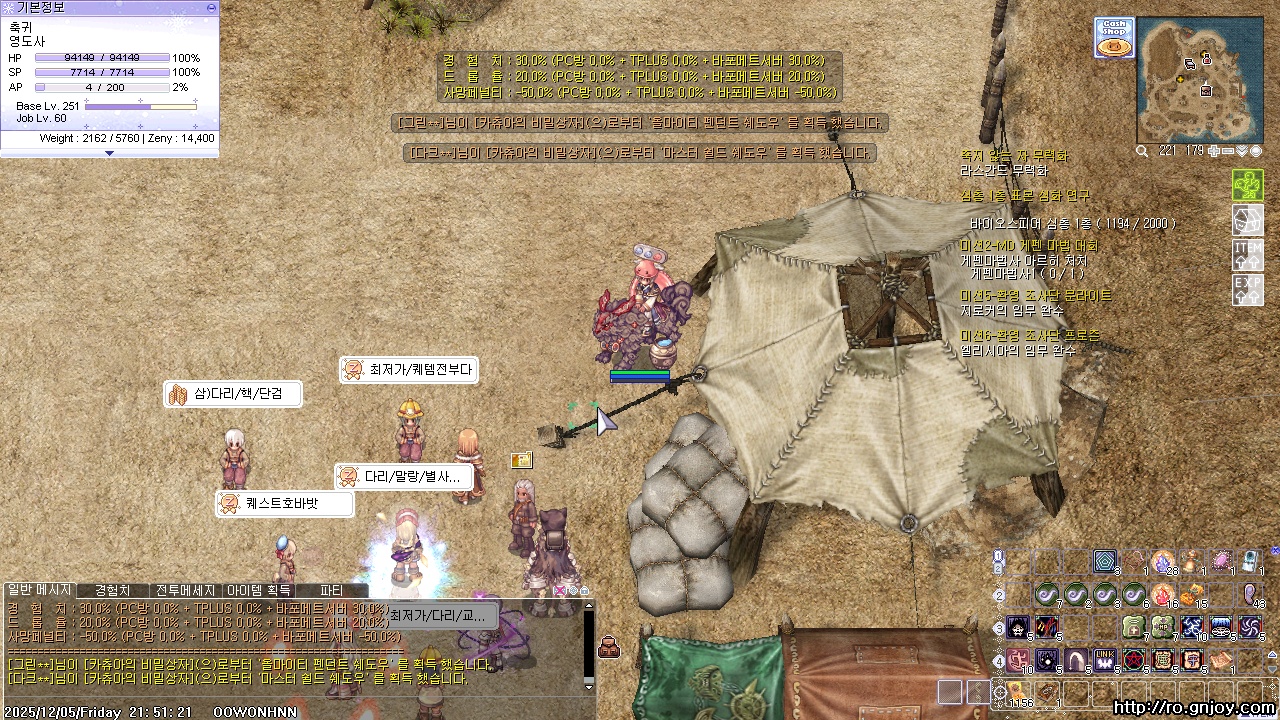The width and height of the screenshot is (1280, 720).
Task: Open the 전투메세지 chat tab
Action: pyautogui.click(x=184, y=590)
